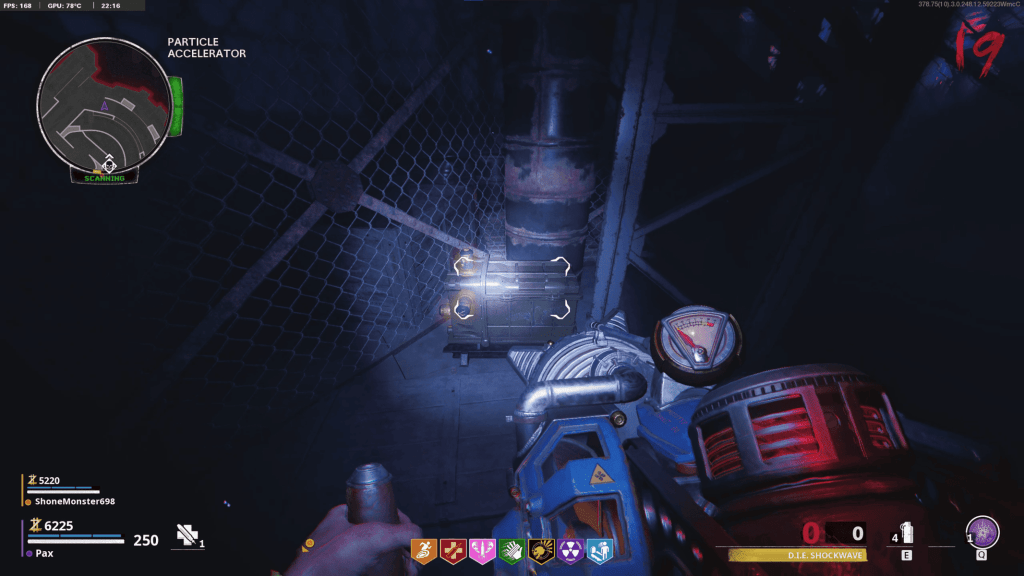This screenshot has height=576, width=1024.
Task: Click the self-revive syringe cross icon
Action: click(187, 536)
